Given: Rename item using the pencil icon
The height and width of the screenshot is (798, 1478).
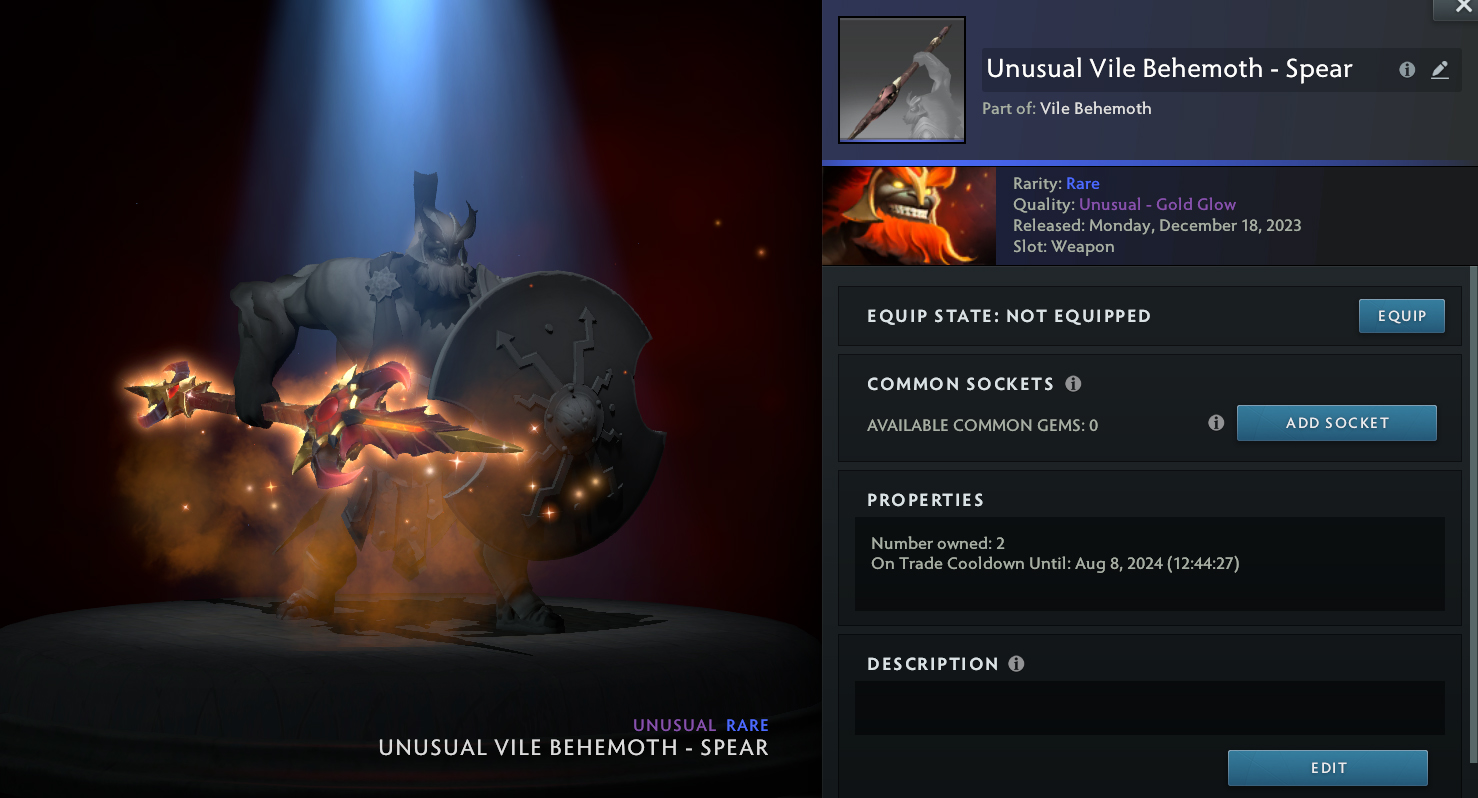Looking at the screenshot, I should point(1439,70).
